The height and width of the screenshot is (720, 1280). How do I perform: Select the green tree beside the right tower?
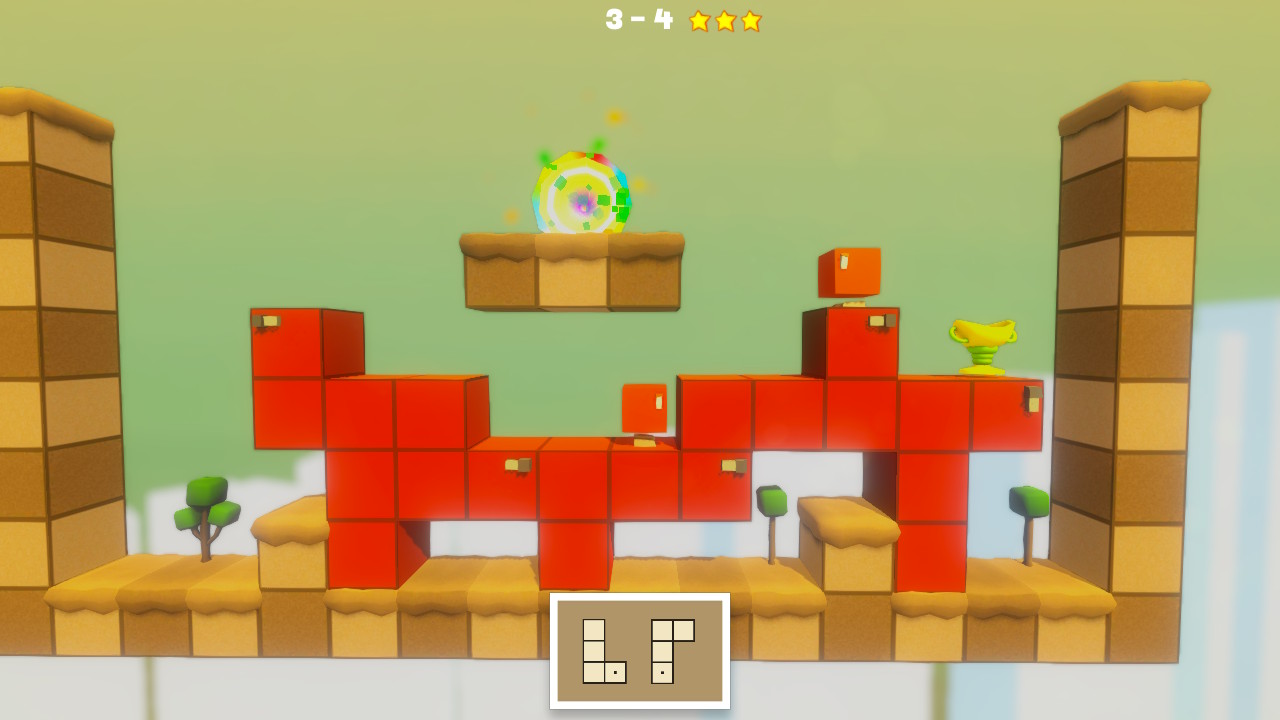pyautogui.click(x=1029, y=500)
